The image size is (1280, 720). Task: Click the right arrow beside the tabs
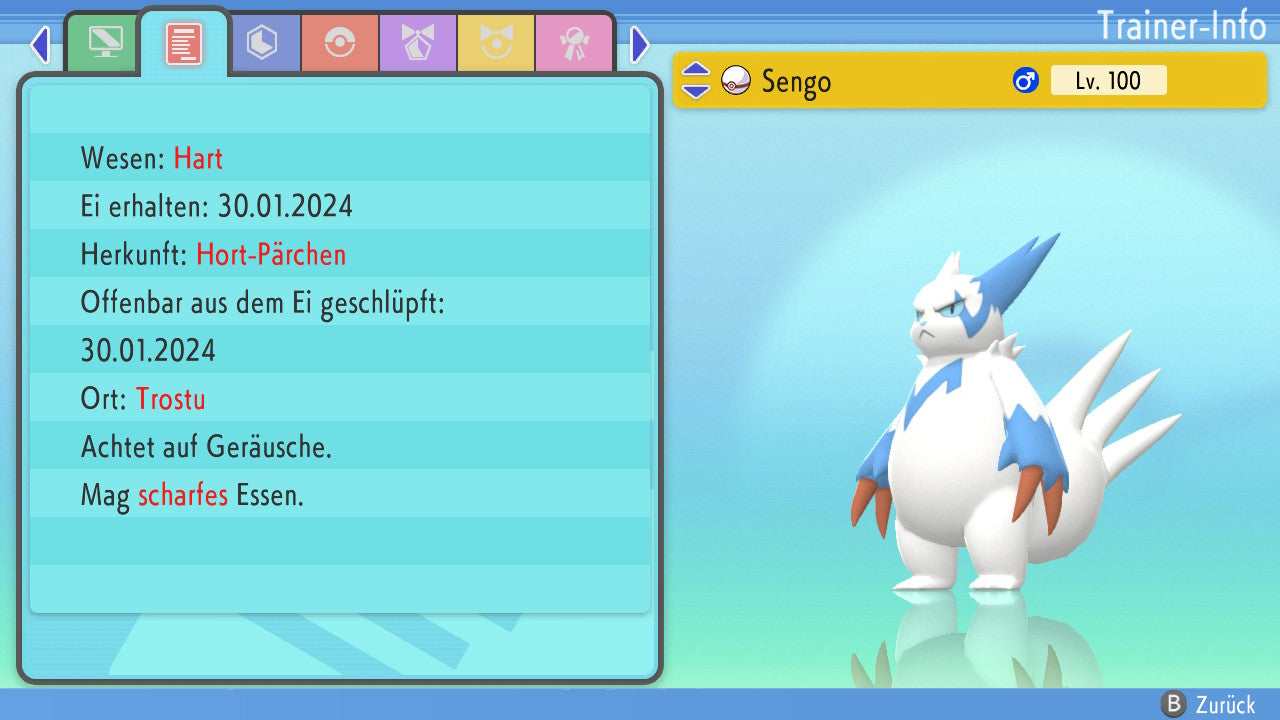640,45
